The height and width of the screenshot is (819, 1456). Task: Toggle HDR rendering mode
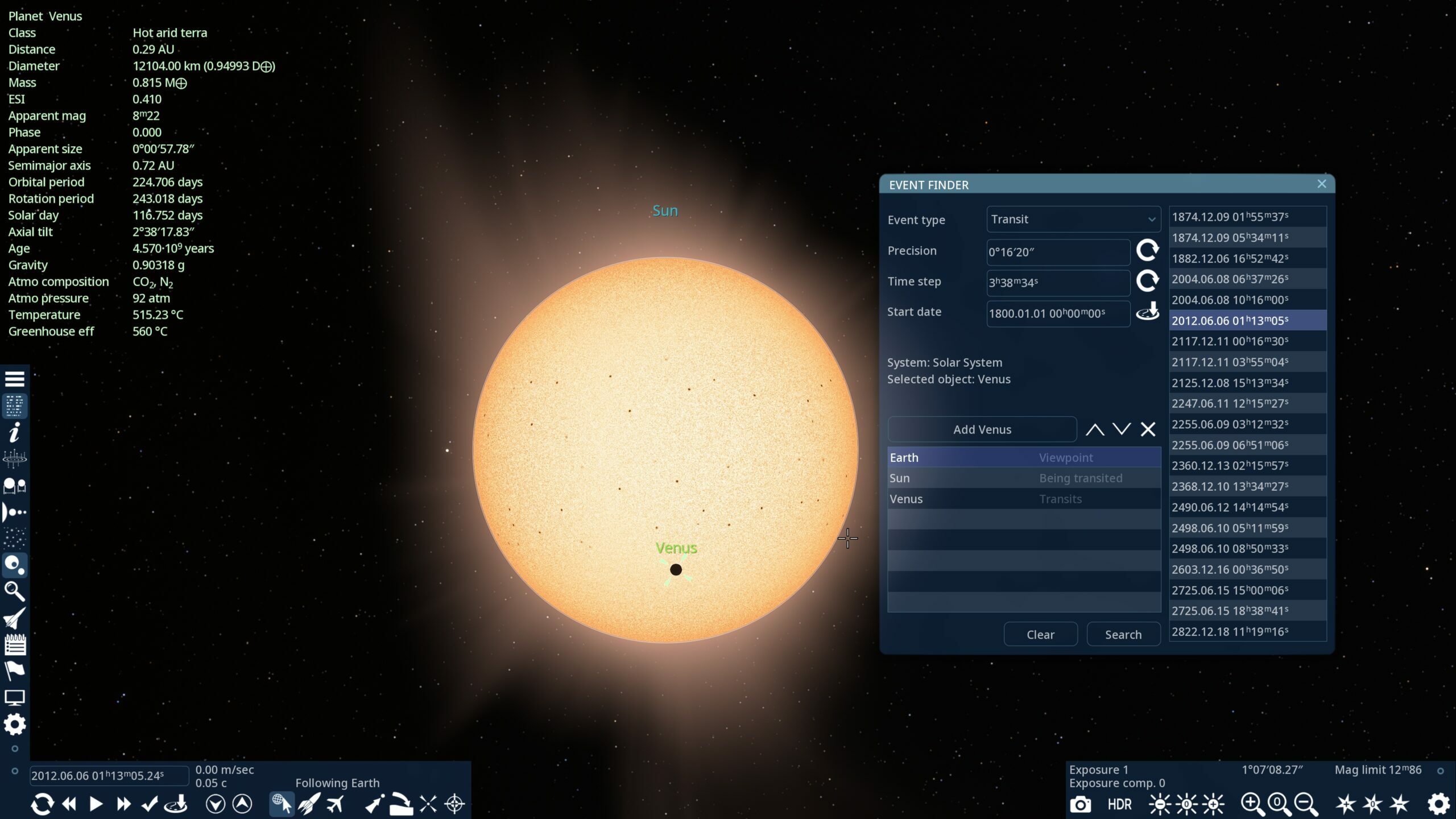click(1118, 804)
